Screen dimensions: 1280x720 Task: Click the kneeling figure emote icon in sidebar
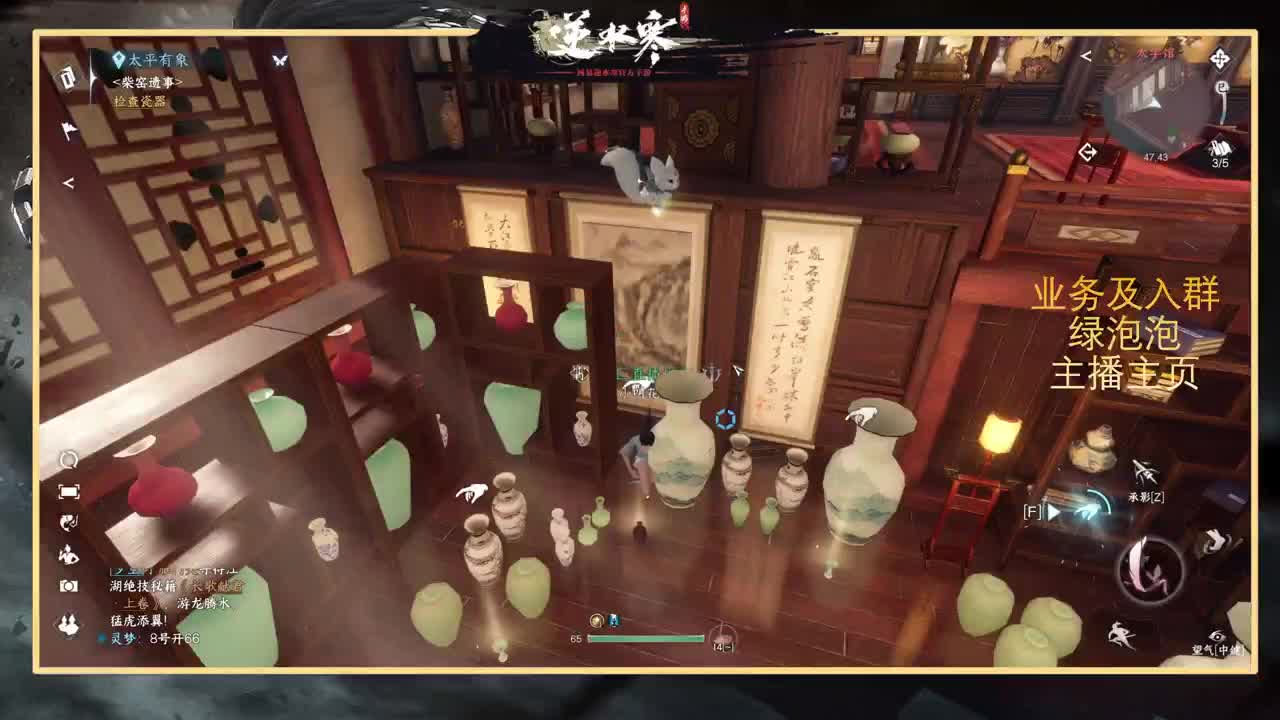click(x=67, y=554)
